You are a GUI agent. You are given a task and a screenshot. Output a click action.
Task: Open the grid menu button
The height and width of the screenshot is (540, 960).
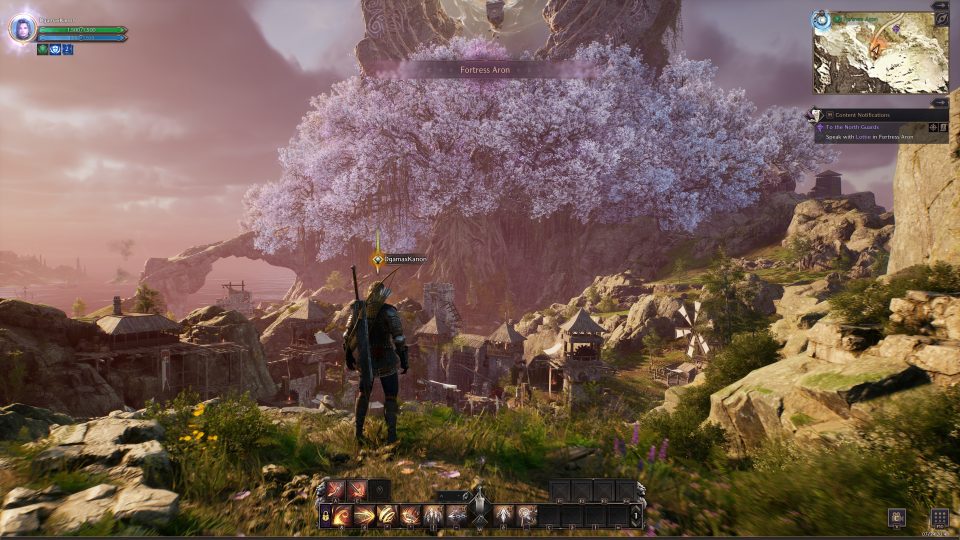click(x=939, y=517)
